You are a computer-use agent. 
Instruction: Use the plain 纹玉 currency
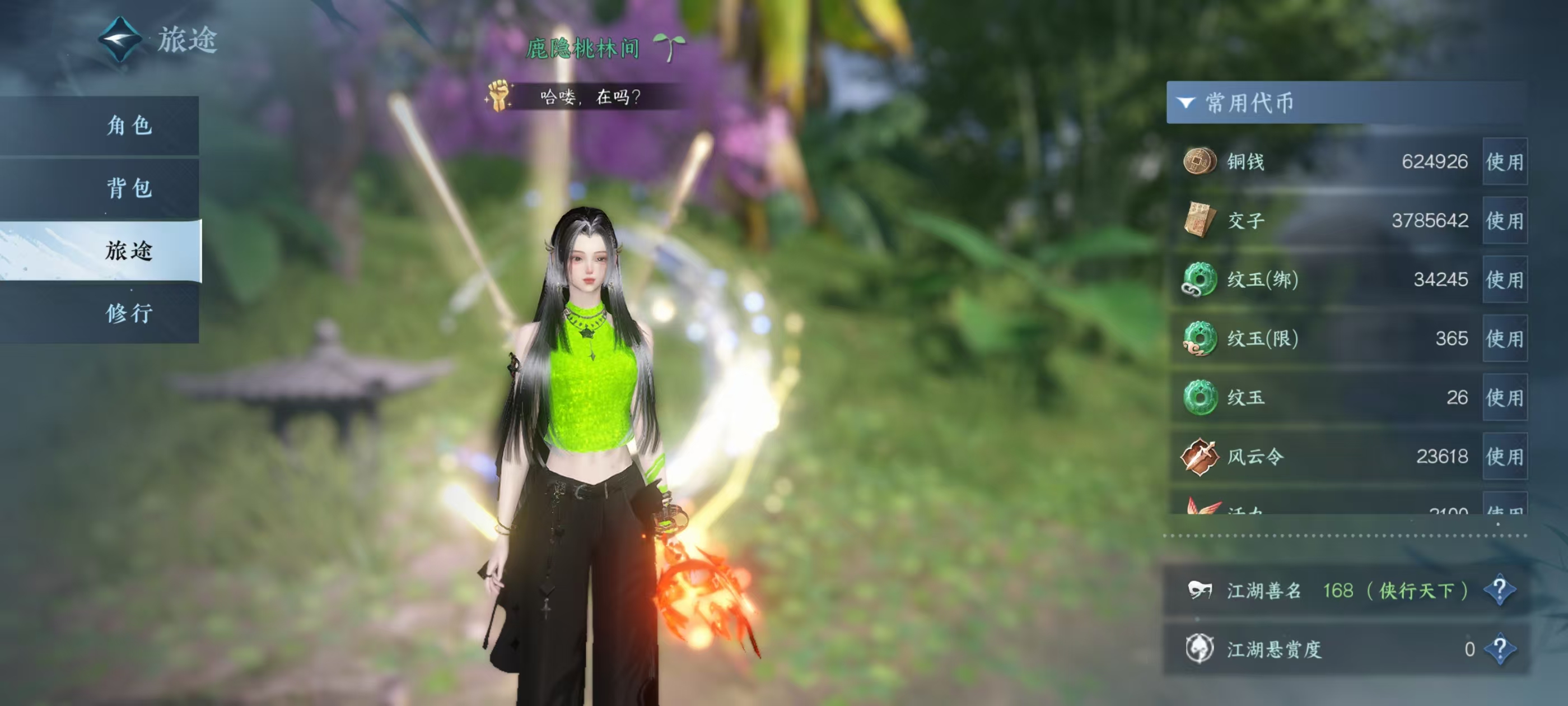tap(1504, 398)
